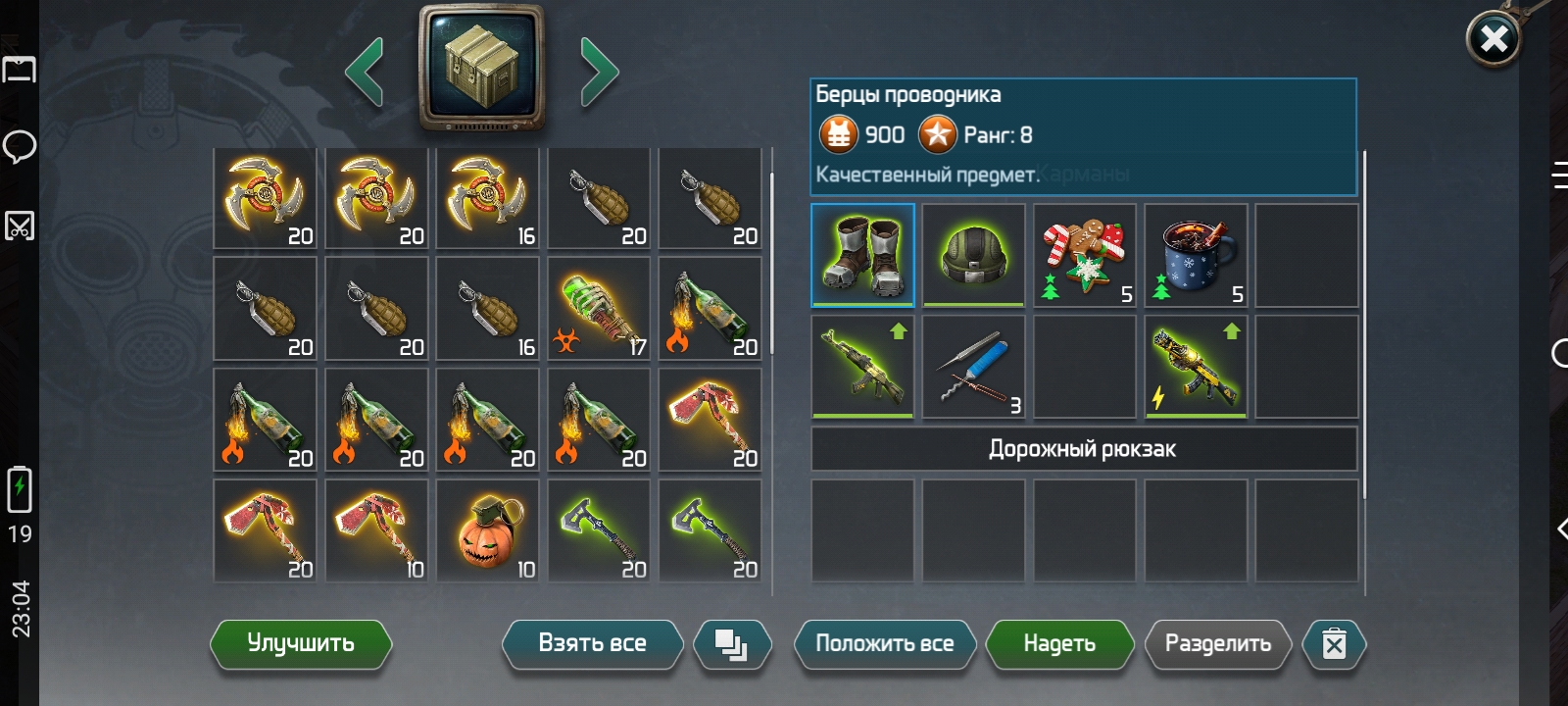Go to the previous storage container
The width and height of the screenshot is (1568, 706).
pyautogui.click(x=365, y=72)
